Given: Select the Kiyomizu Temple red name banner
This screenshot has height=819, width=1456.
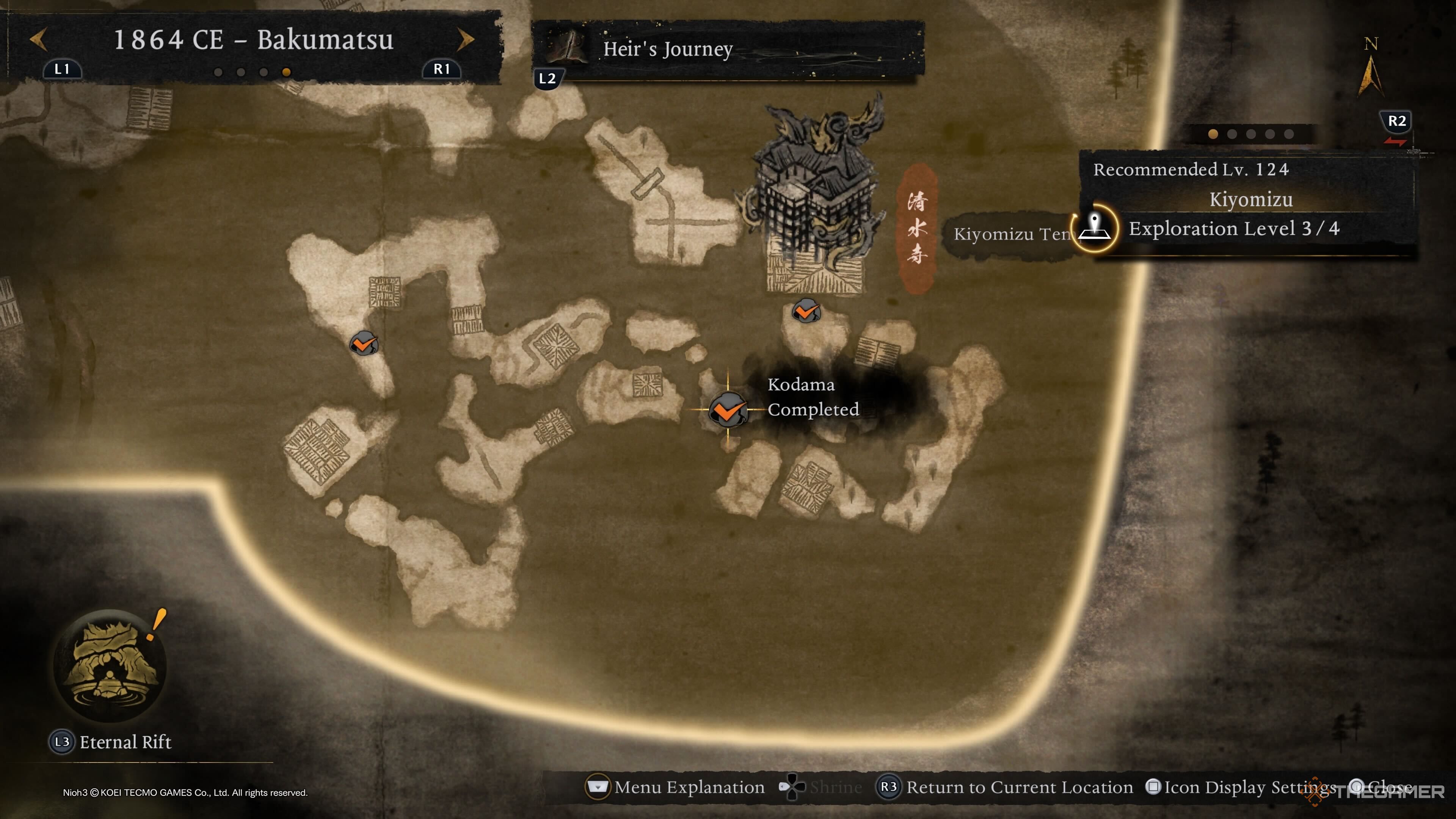Looking at the screenshot, I should point(917,229).
